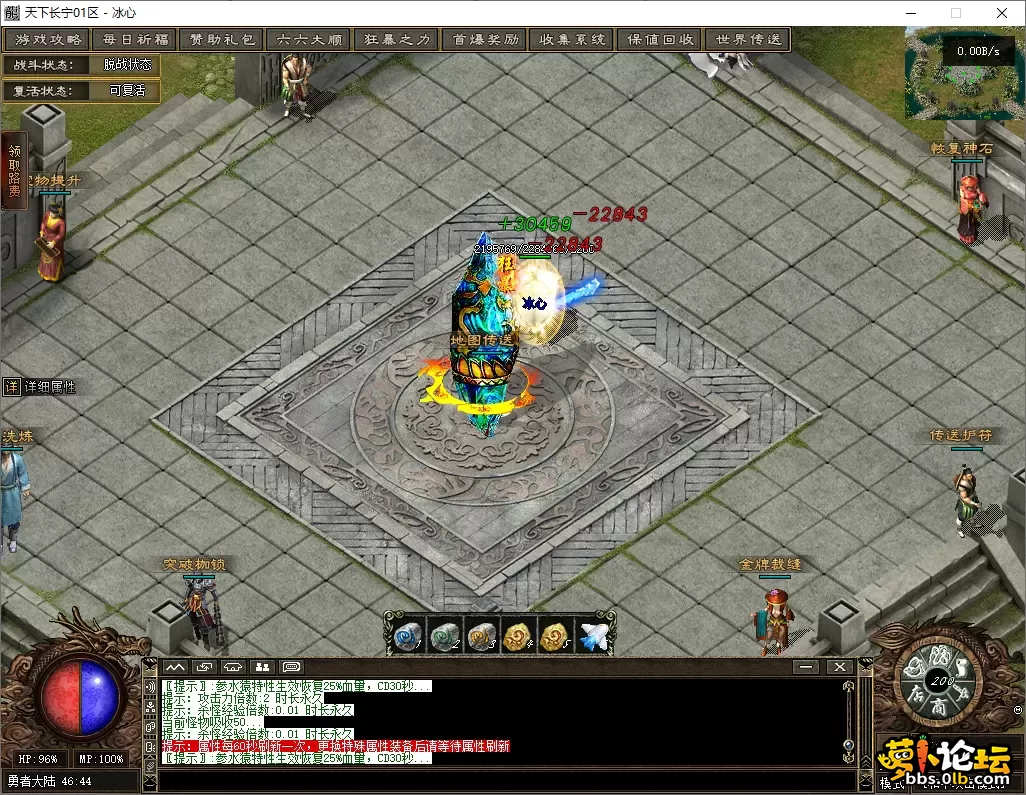Screen dimensions: 1026x795
Task: Use the blue spiral scroll hotbar item
Action: coord(407,636)
